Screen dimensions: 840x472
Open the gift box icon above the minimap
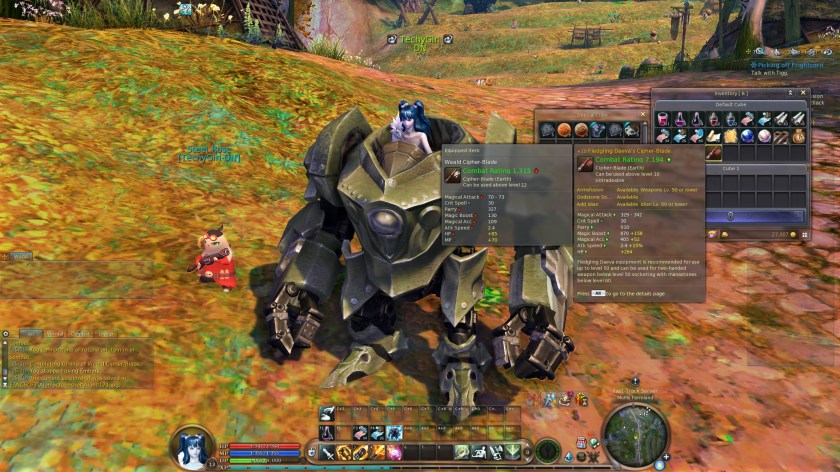[x=581, y=400]
